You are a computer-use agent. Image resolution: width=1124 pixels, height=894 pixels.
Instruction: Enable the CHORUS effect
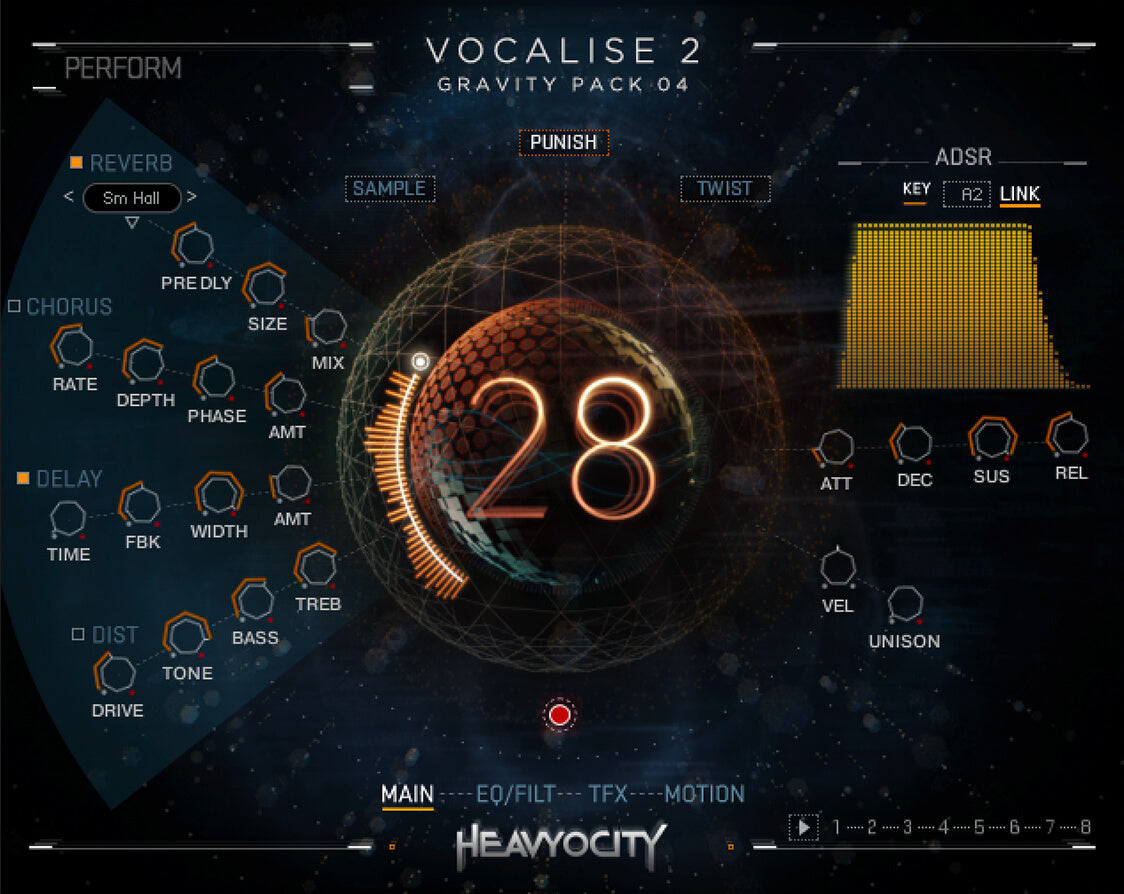[14, 306]
